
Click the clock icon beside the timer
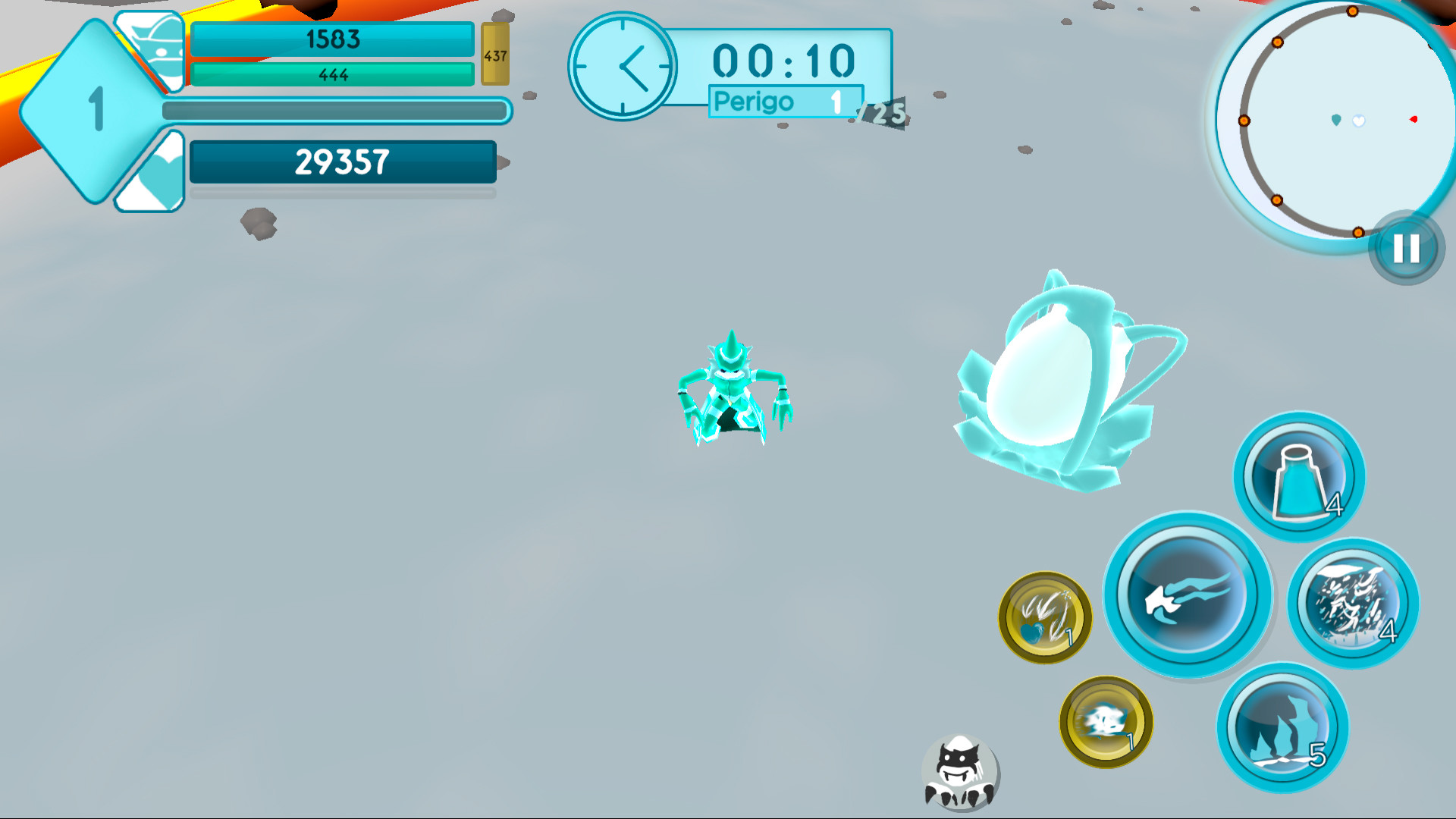click(623, 67)
